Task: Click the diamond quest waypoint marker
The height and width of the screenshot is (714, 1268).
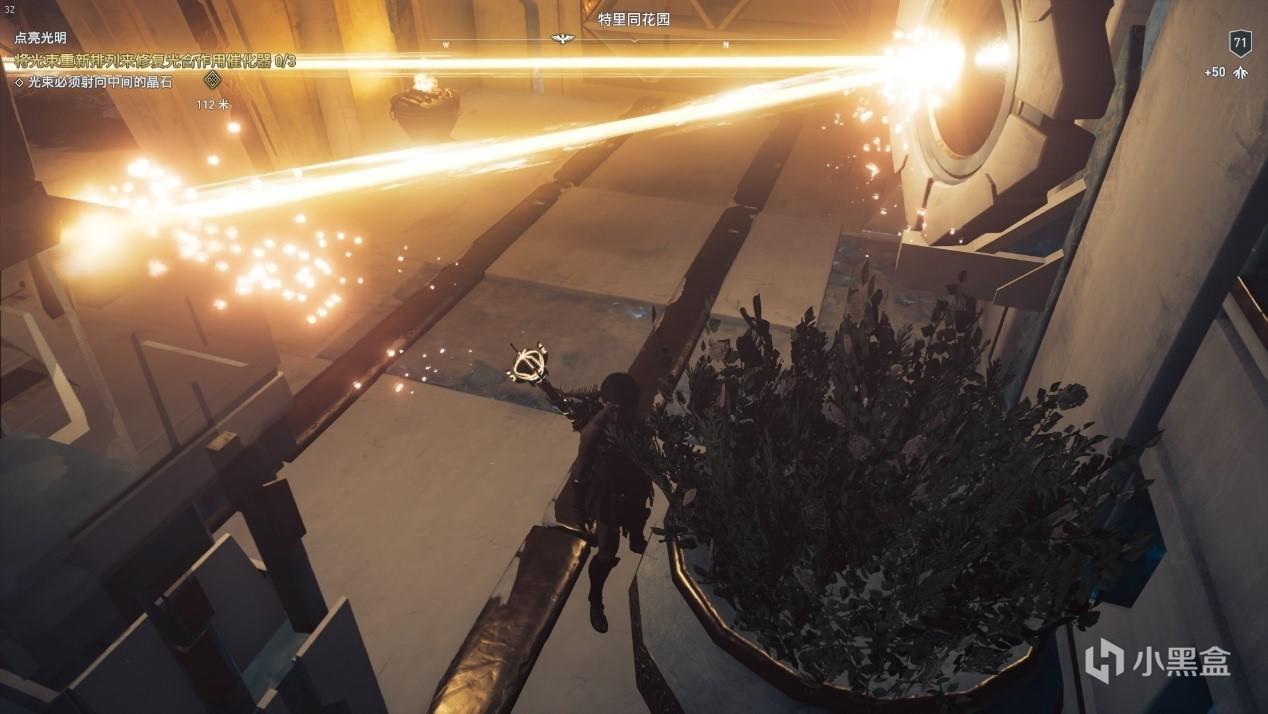Action: point(212,80)
